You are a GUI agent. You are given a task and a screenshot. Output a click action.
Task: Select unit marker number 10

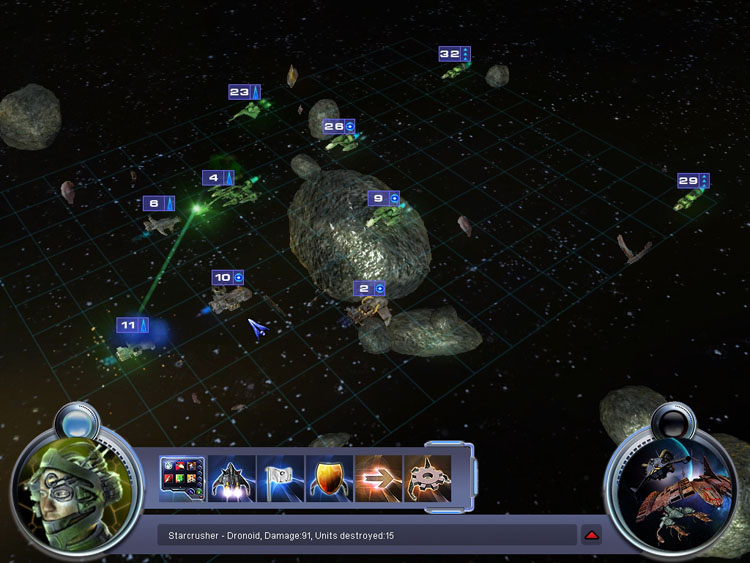pyautogui.click(x=228, y=277)
